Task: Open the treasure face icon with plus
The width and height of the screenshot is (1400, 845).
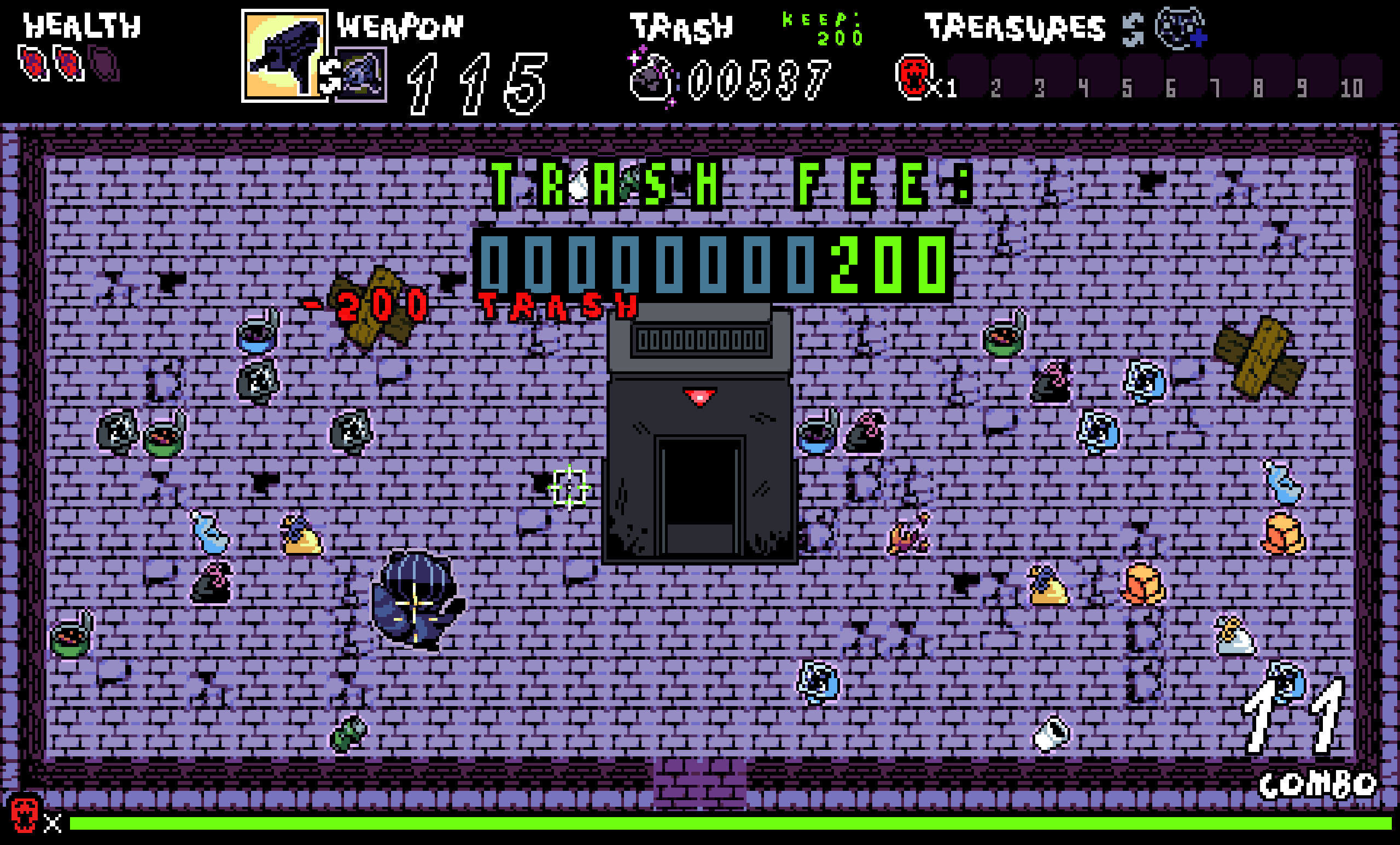Action: click(1181, 28)
